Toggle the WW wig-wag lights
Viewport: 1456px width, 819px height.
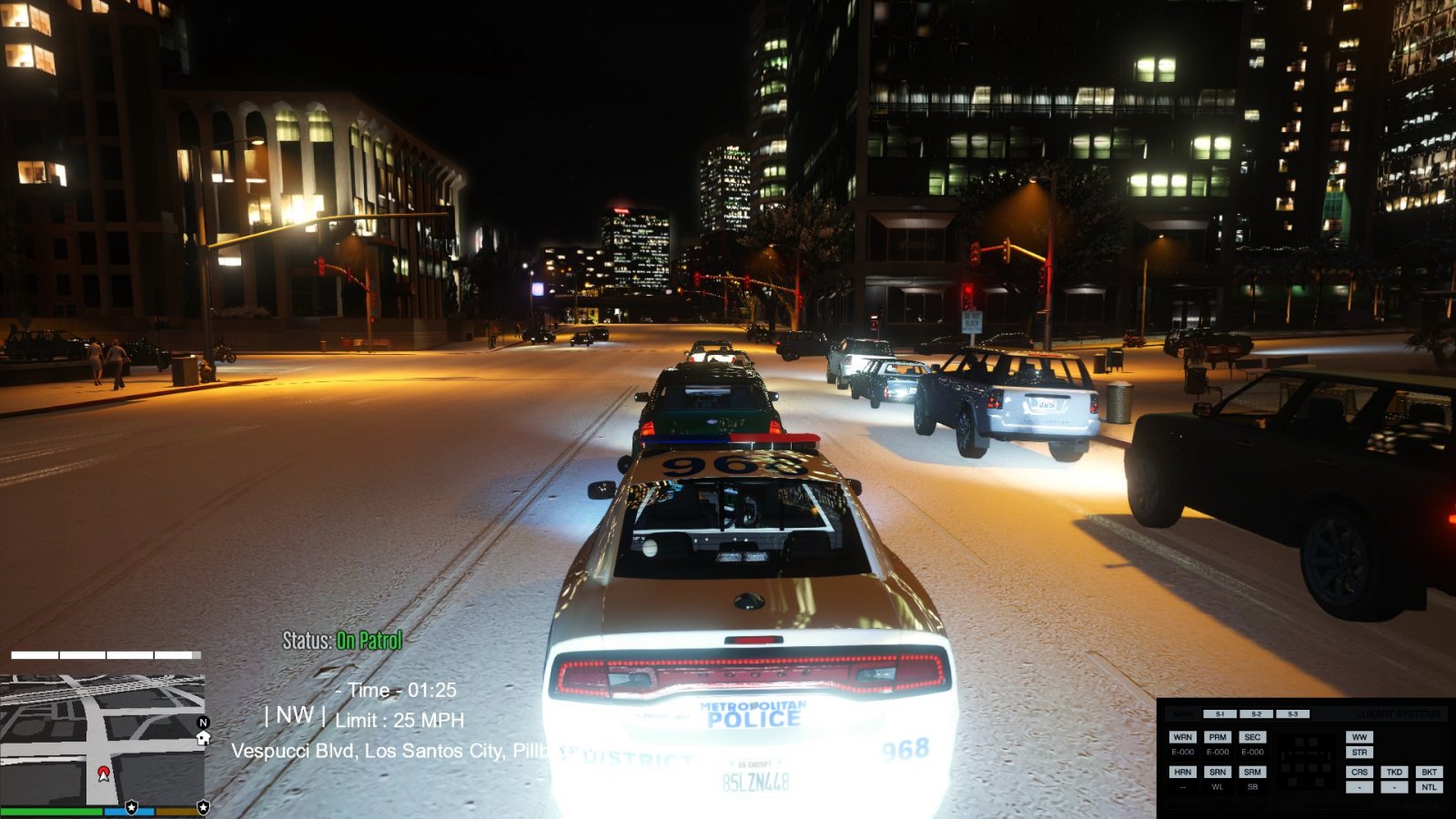1360,737
